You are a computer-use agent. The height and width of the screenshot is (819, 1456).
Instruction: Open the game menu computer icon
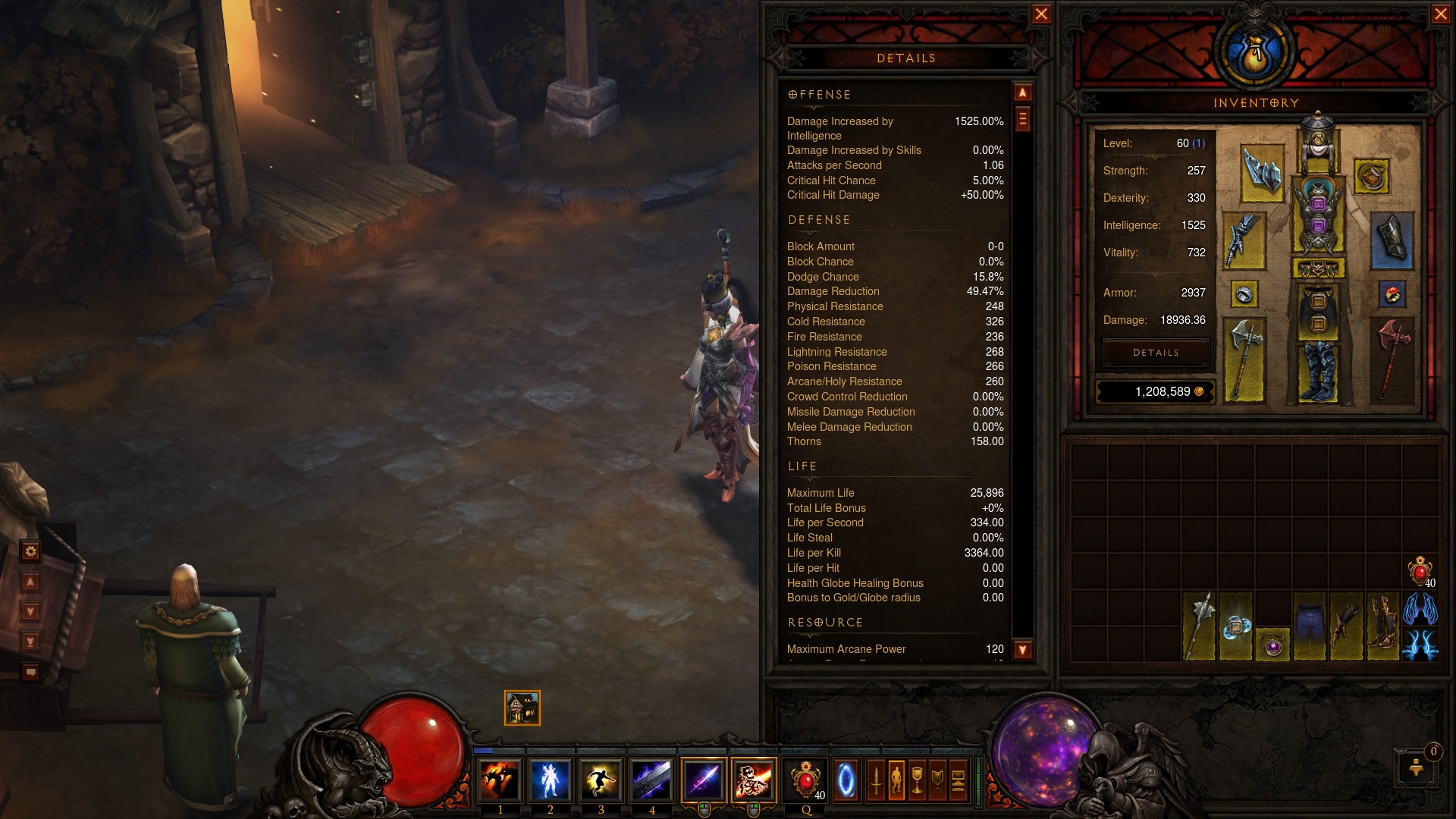coord(959,780)
